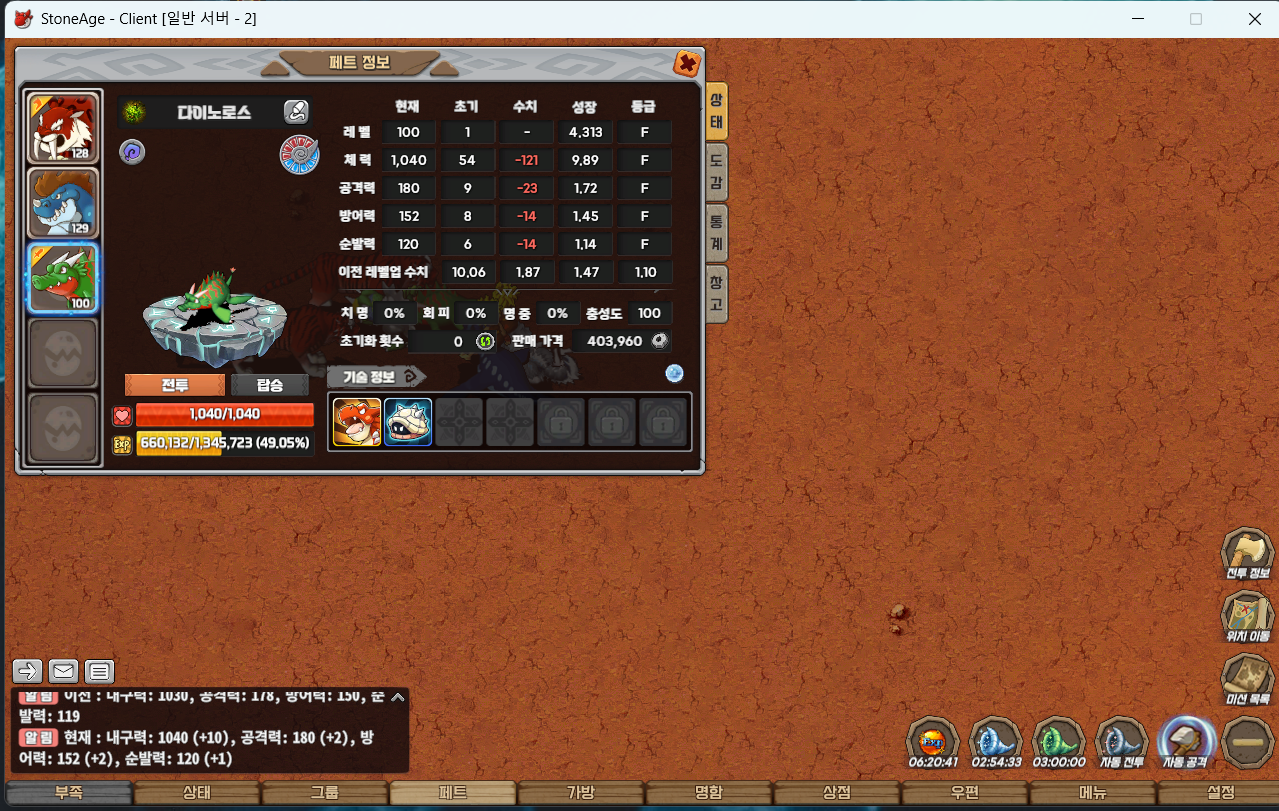1279x811 pixels.
Task: Open the 상점 shop menu
Action: point(837,793)
